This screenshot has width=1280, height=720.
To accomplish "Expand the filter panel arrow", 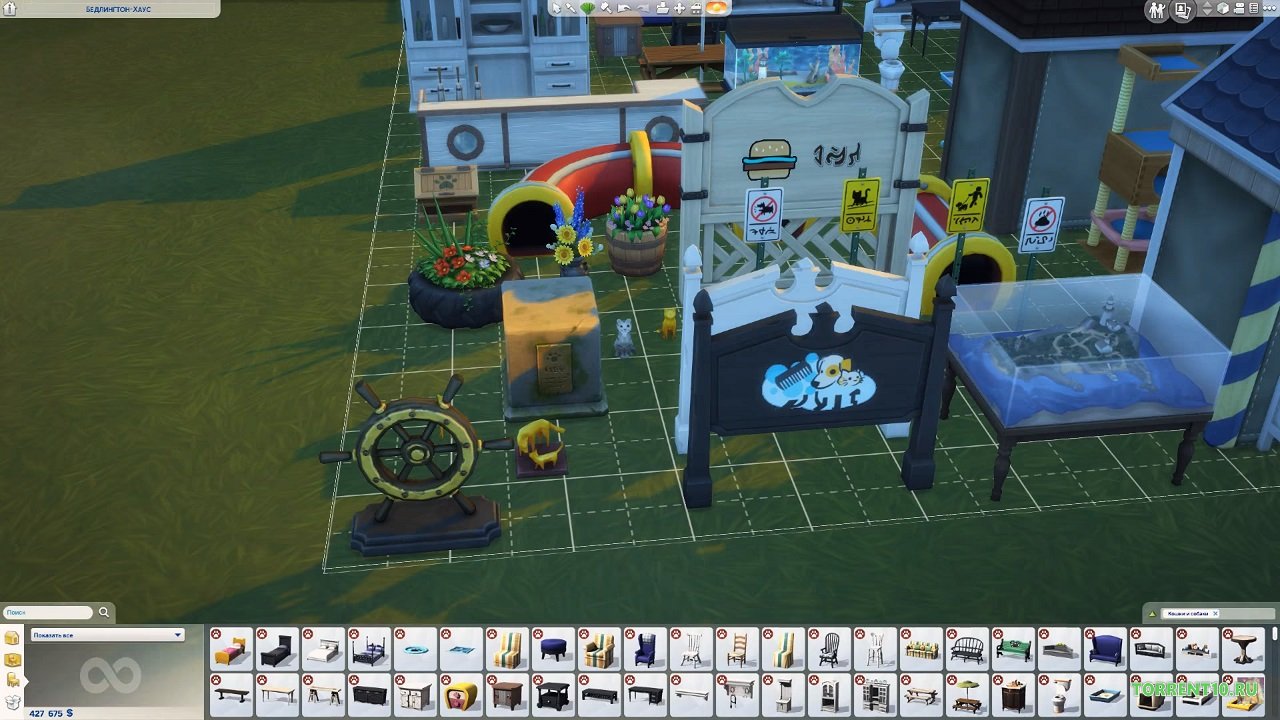I will pyautogui.click(x=1151, y=613).
